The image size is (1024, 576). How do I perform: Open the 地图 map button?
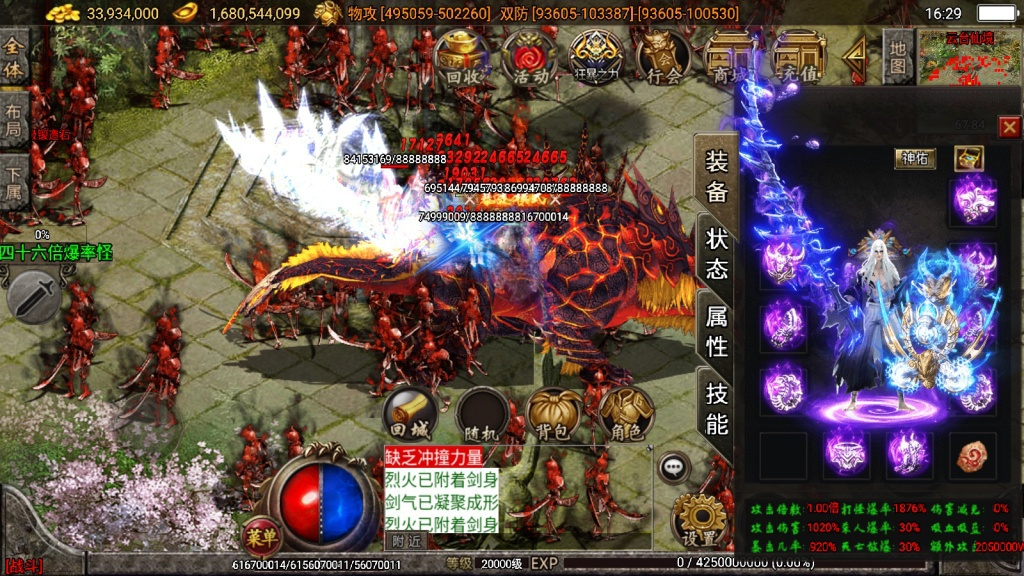898,57
